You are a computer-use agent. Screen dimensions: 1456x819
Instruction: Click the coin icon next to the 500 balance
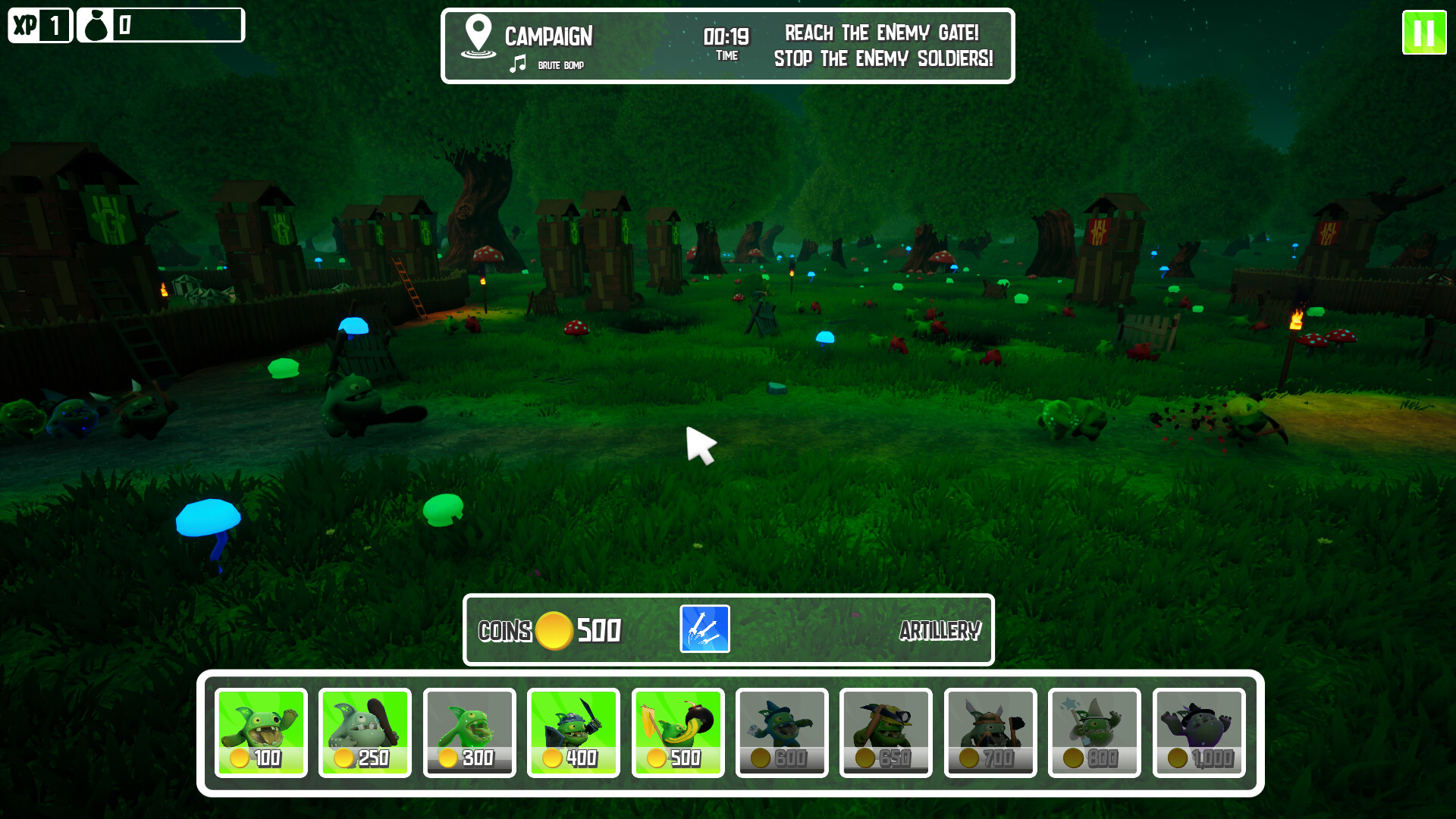point(553,630)
